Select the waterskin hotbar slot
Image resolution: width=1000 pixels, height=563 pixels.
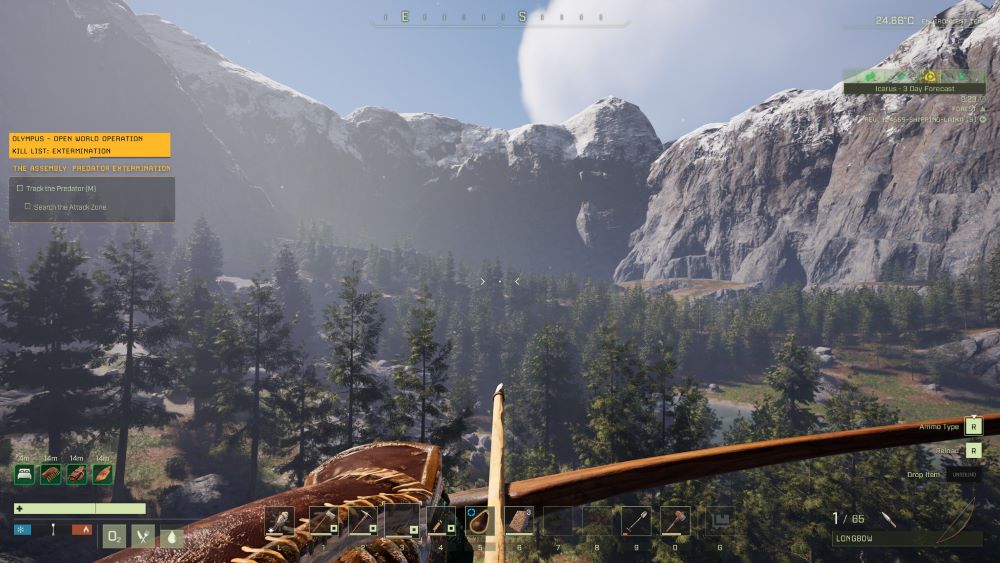point(480,521)
